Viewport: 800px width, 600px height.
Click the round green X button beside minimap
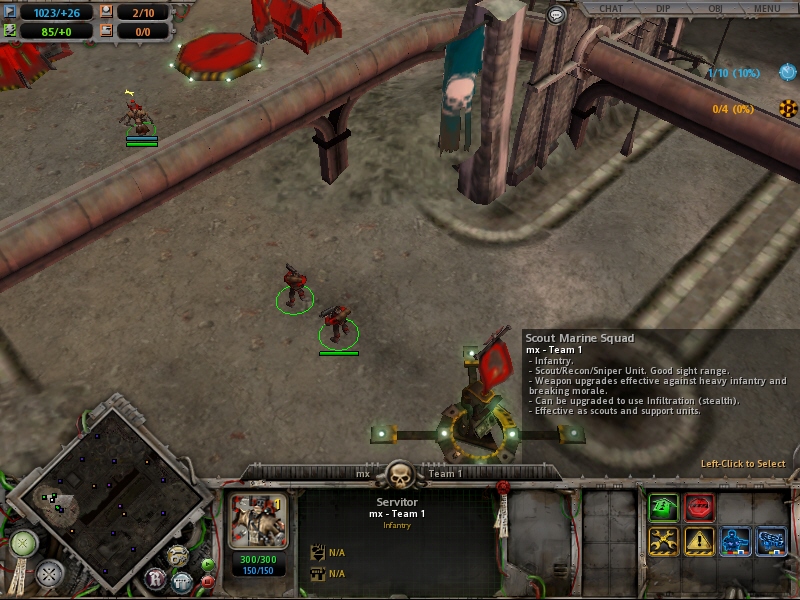(x=23, y=544)
